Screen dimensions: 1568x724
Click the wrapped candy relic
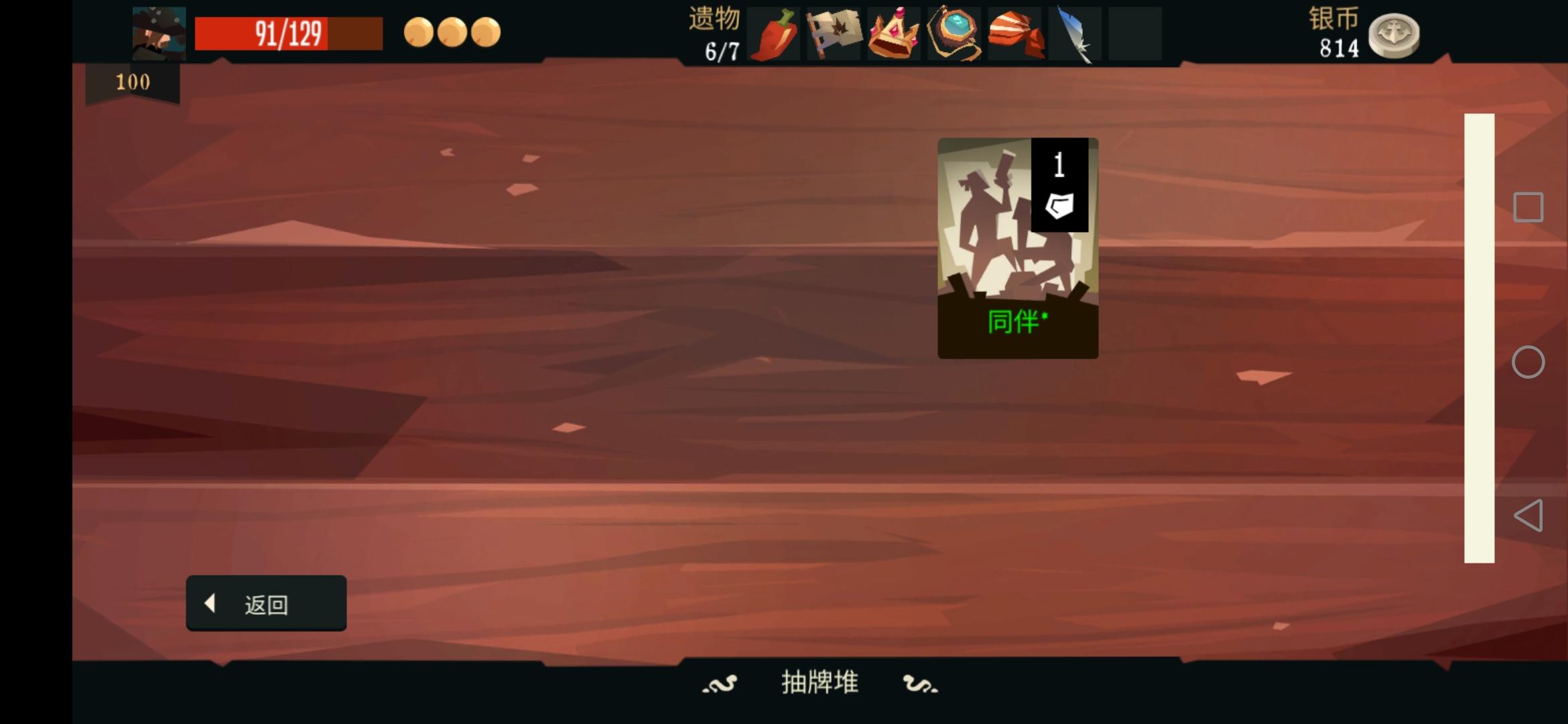1015,34
